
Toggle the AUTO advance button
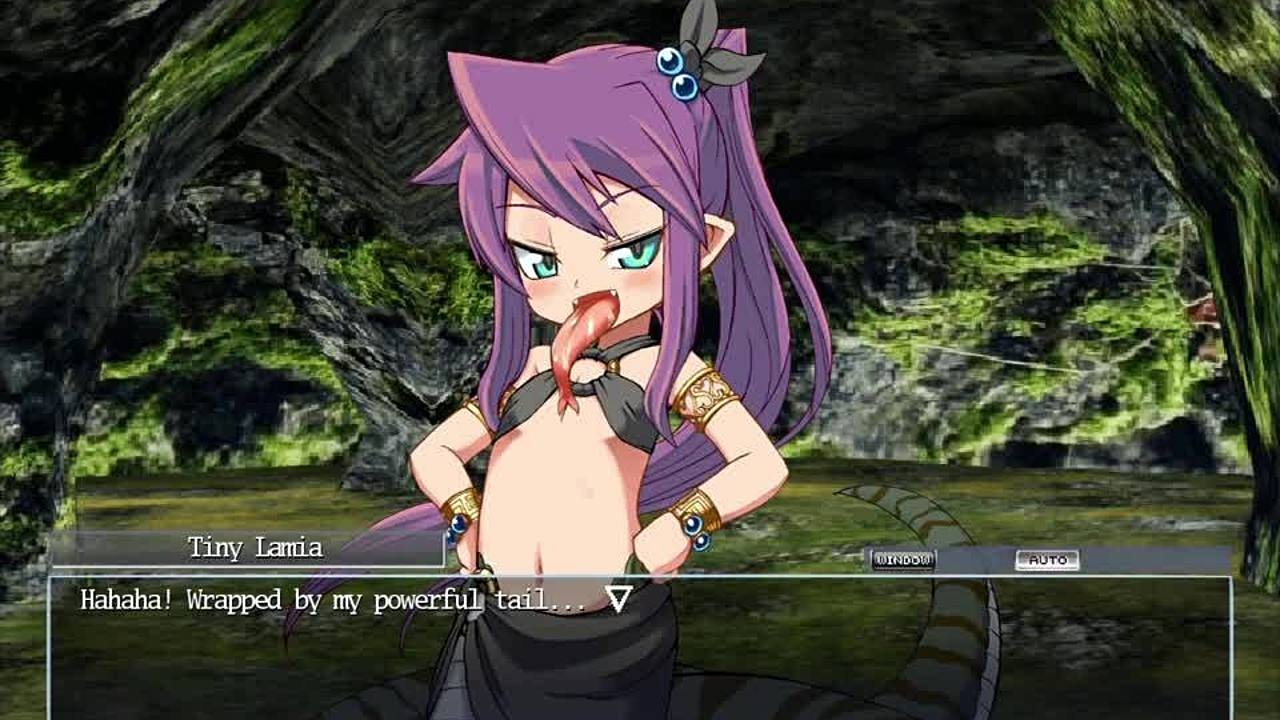point(1047,560)
